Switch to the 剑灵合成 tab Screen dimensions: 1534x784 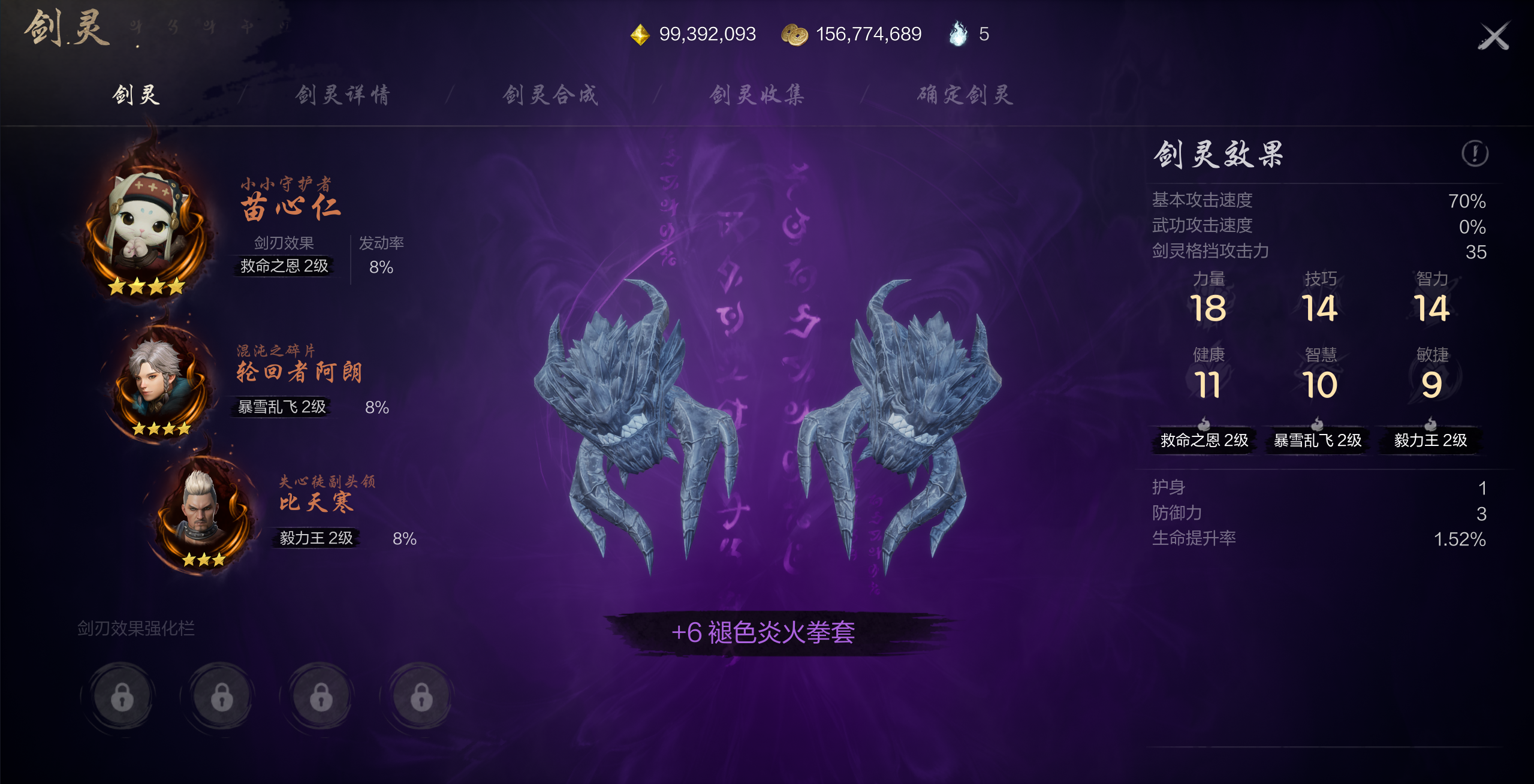coord(551,95)
